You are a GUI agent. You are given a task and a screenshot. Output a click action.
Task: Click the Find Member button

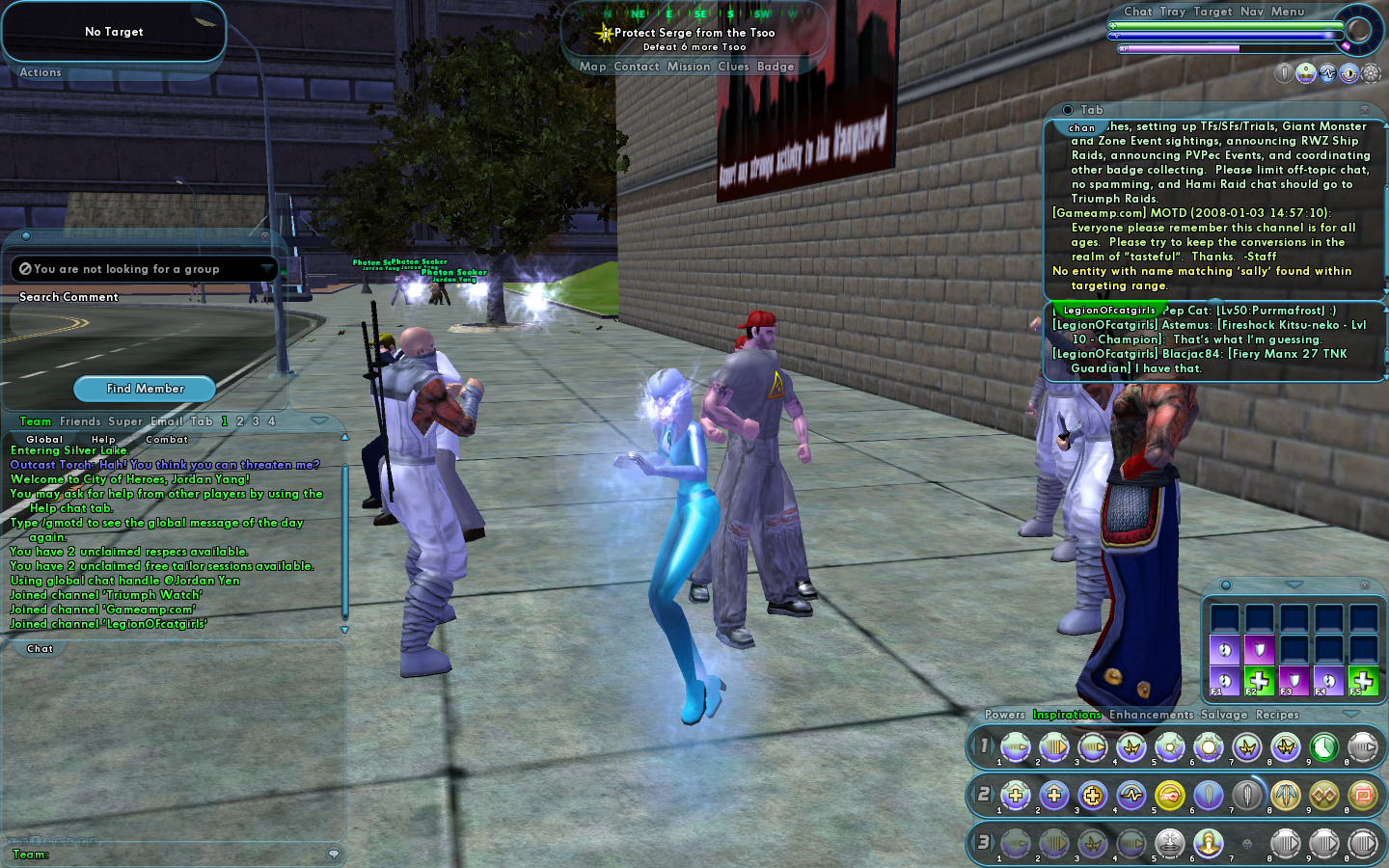point(145,389)
